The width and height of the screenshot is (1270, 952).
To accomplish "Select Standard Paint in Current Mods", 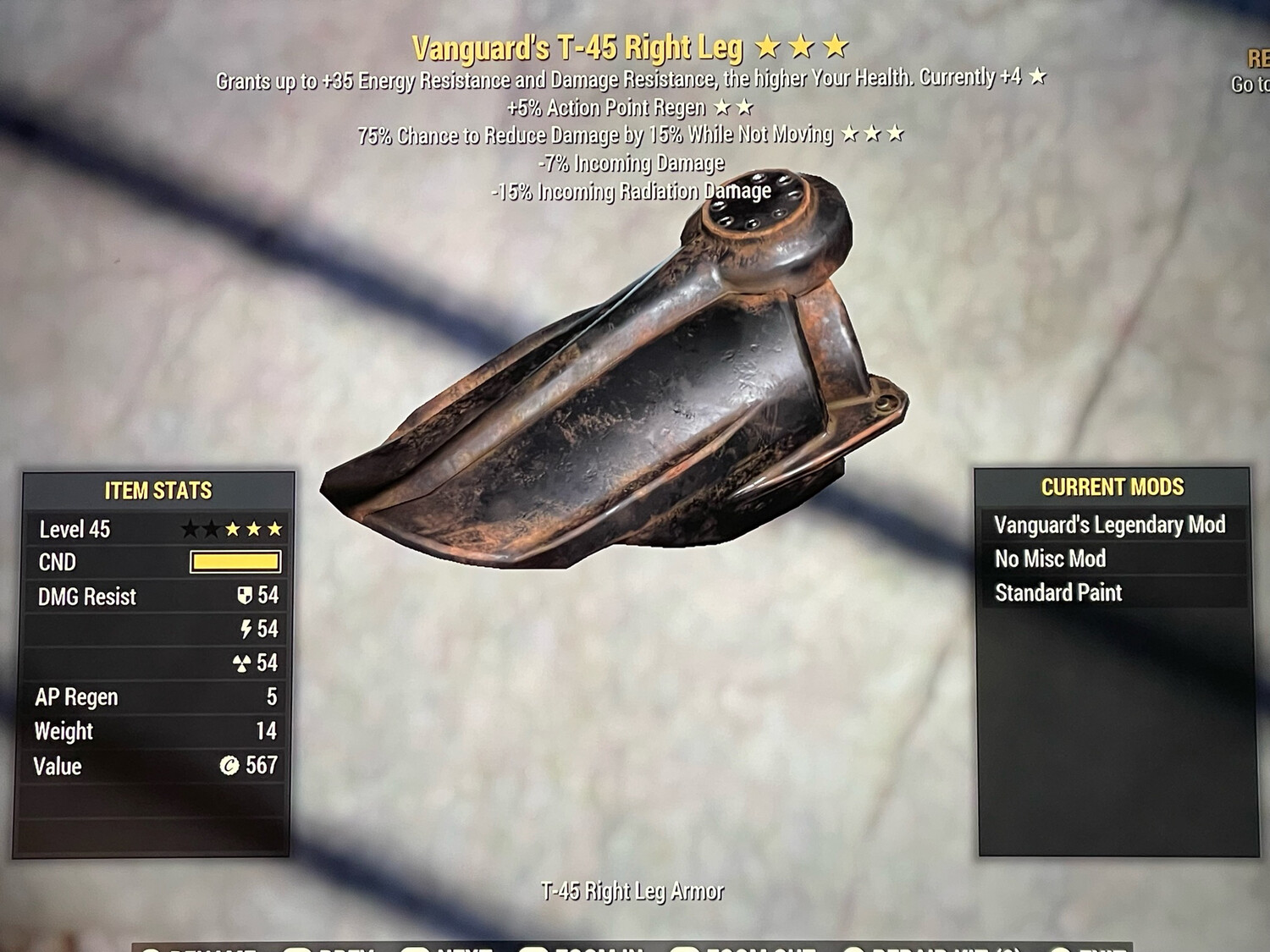I will tap(1059, 592).
